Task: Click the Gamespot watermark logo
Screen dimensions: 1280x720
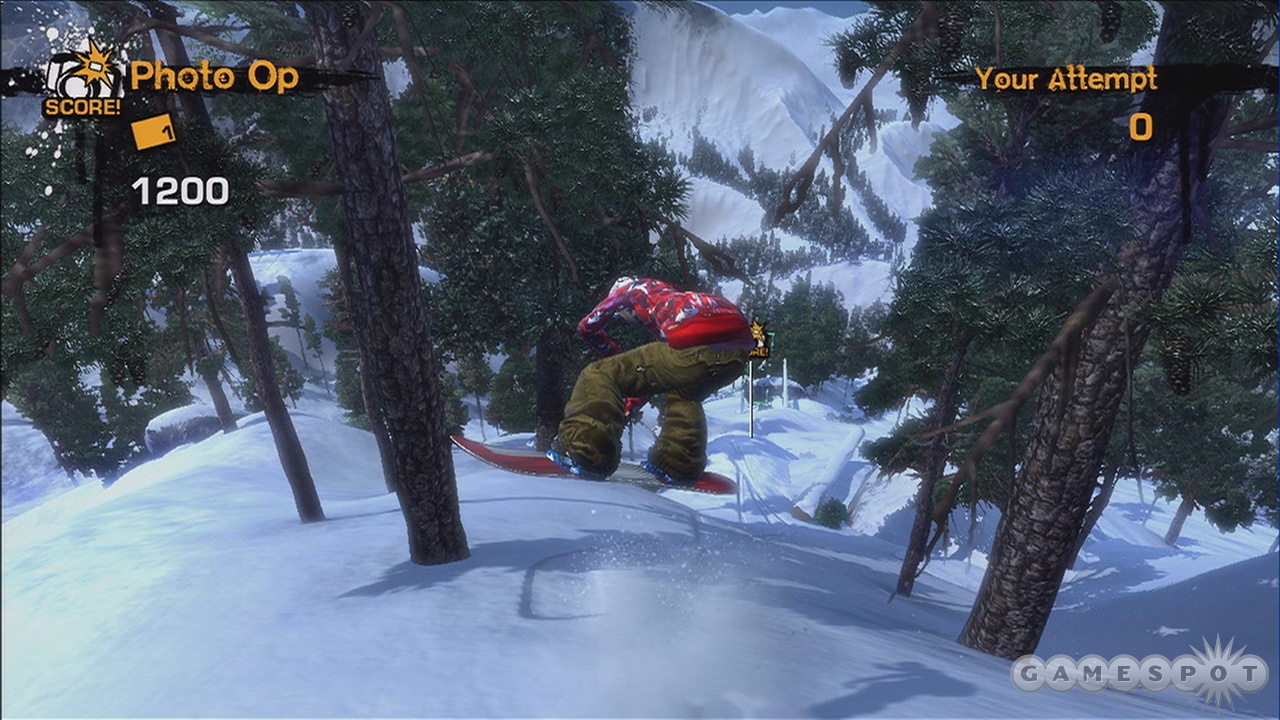Action: click(1140, 673)
